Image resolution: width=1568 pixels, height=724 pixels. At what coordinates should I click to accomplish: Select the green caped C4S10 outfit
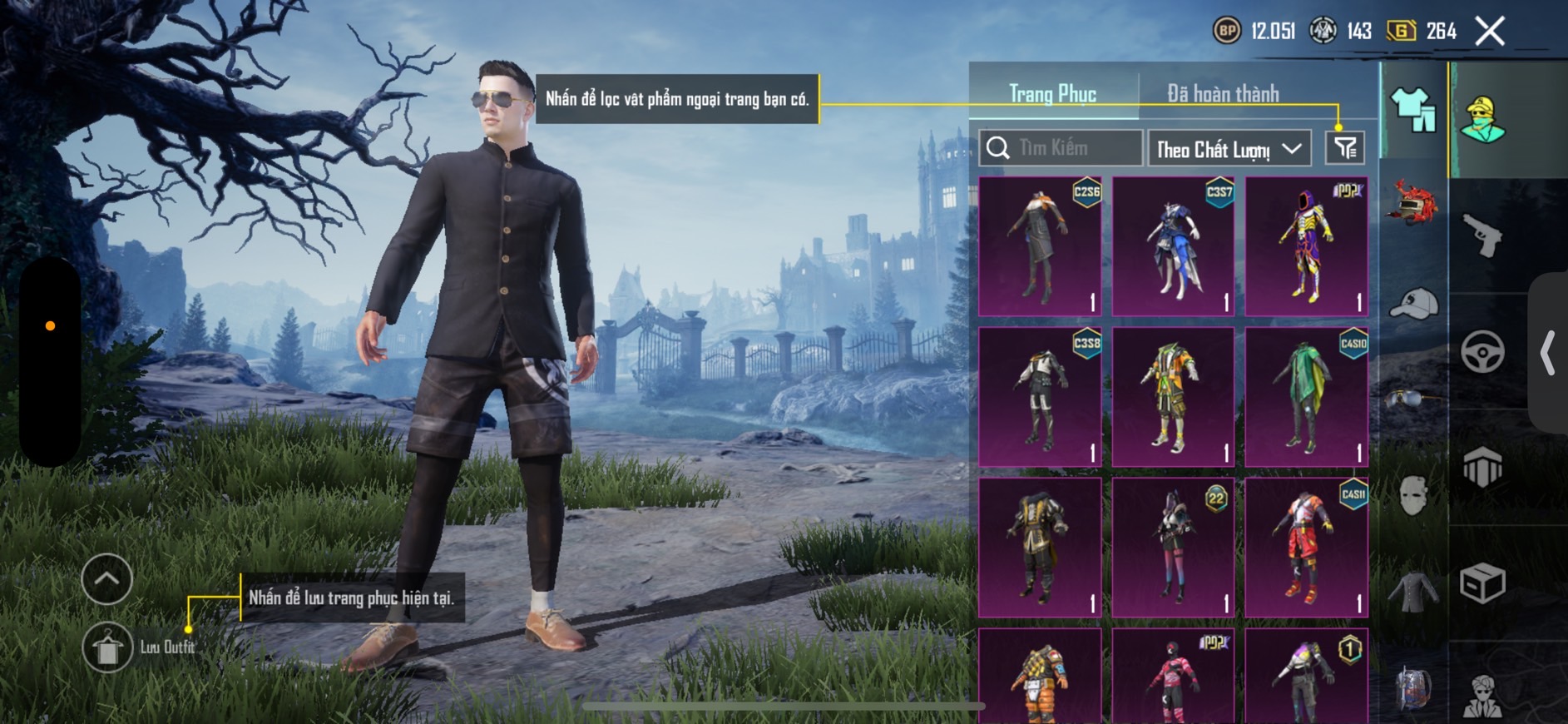pos(1306,397)
